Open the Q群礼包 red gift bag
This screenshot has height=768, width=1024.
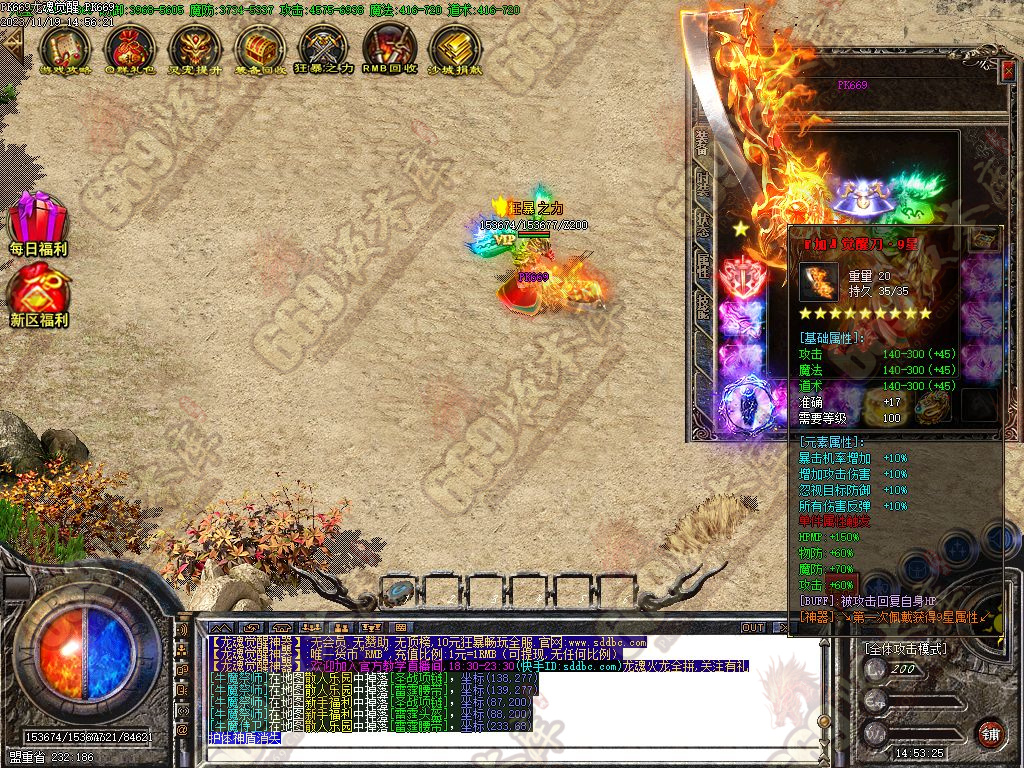[x=130, y=46]
